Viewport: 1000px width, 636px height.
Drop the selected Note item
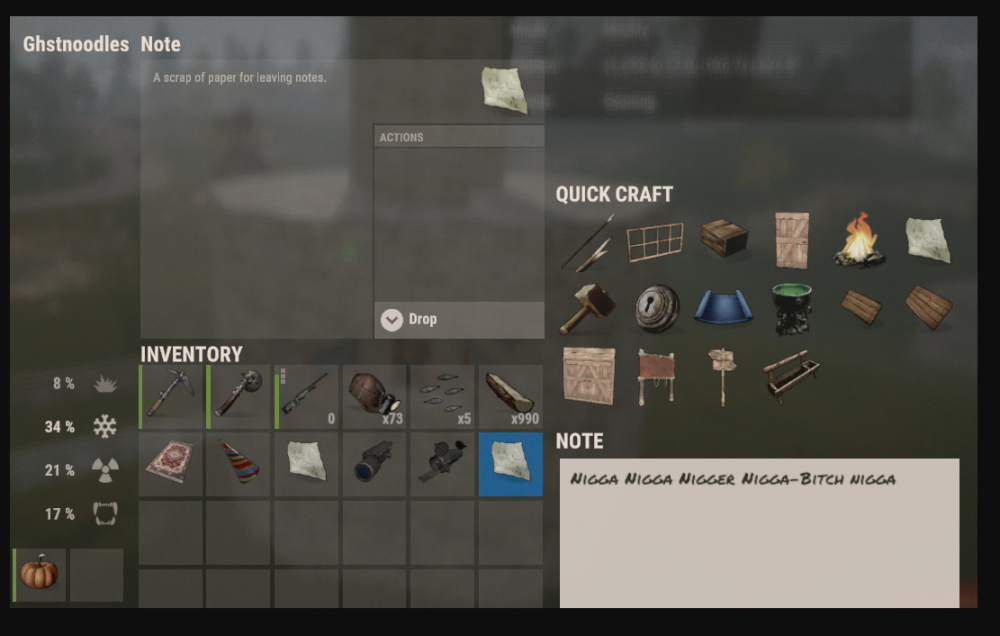459,320
